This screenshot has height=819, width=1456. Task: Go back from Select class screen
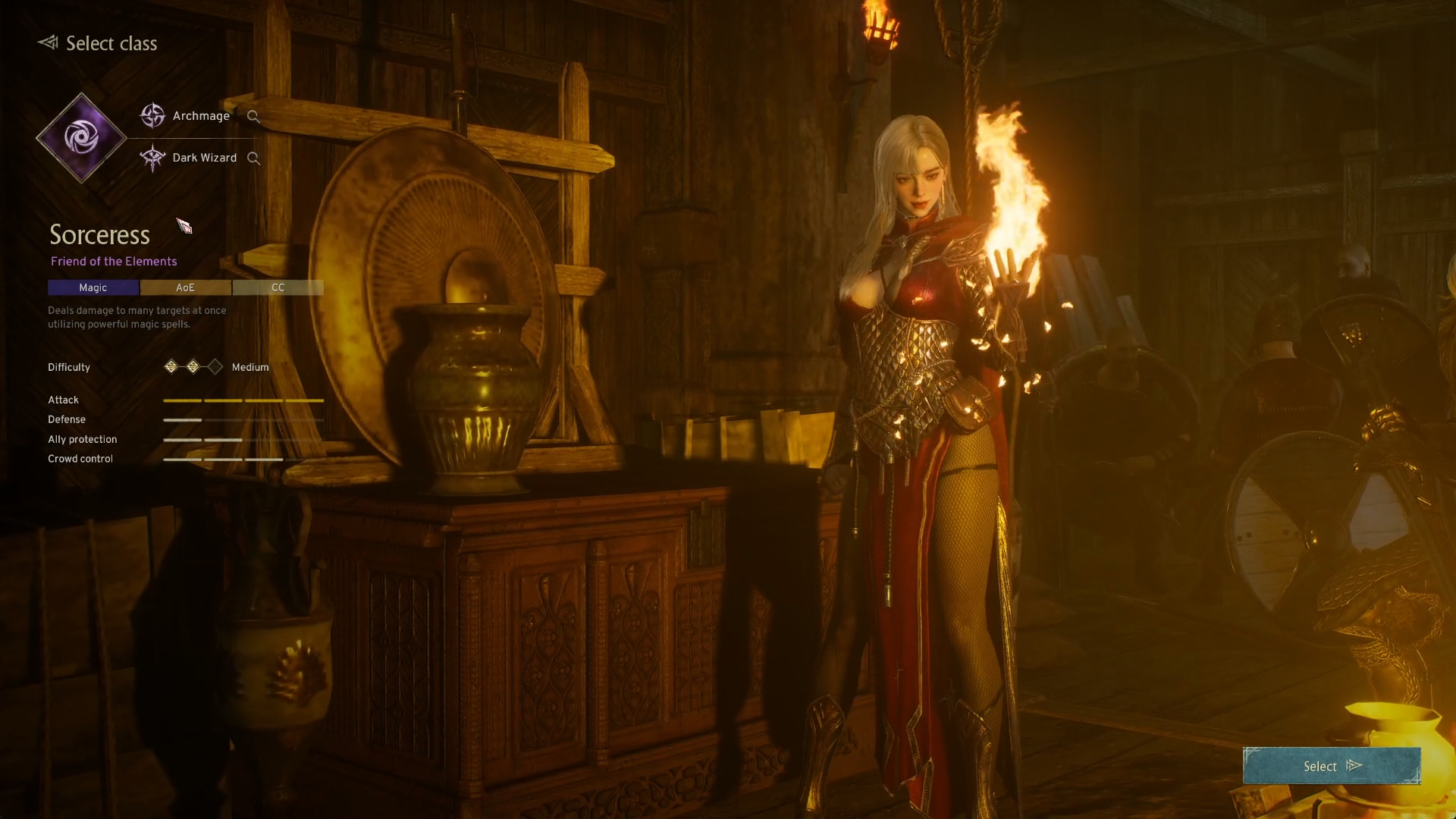click(x=48, y=42)
